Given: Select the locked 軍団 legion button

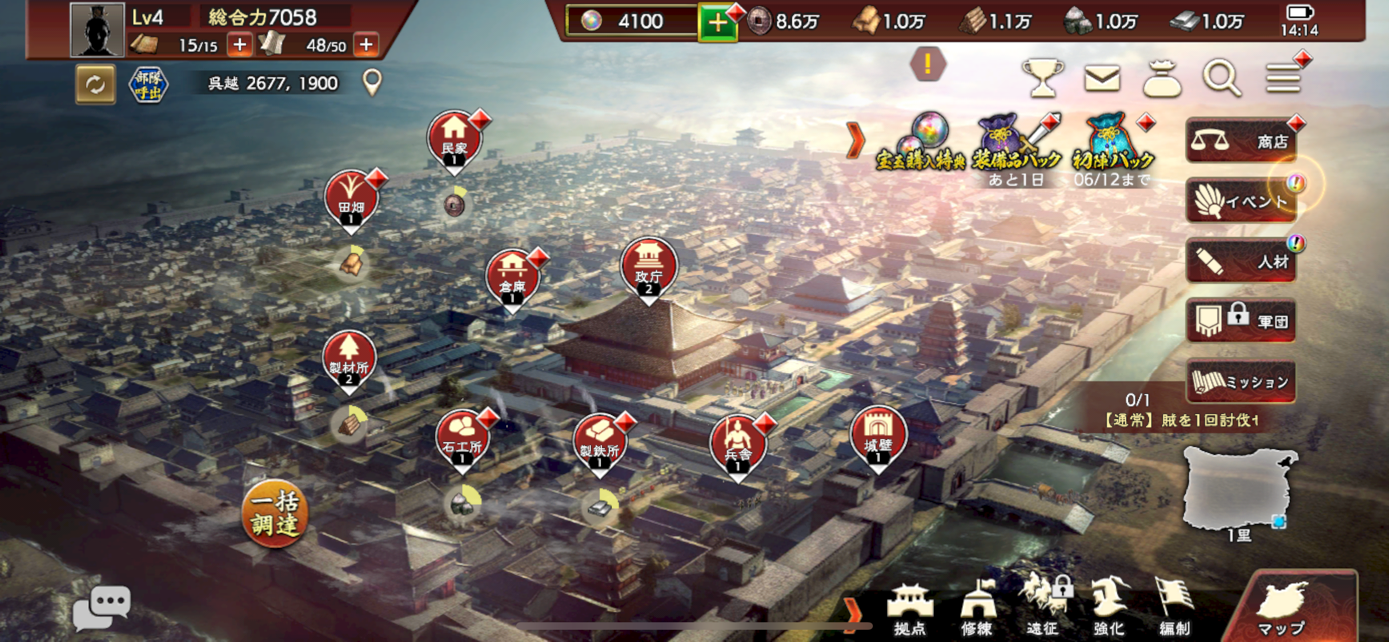Looking at the screenshot, I should pos(1241,322).
